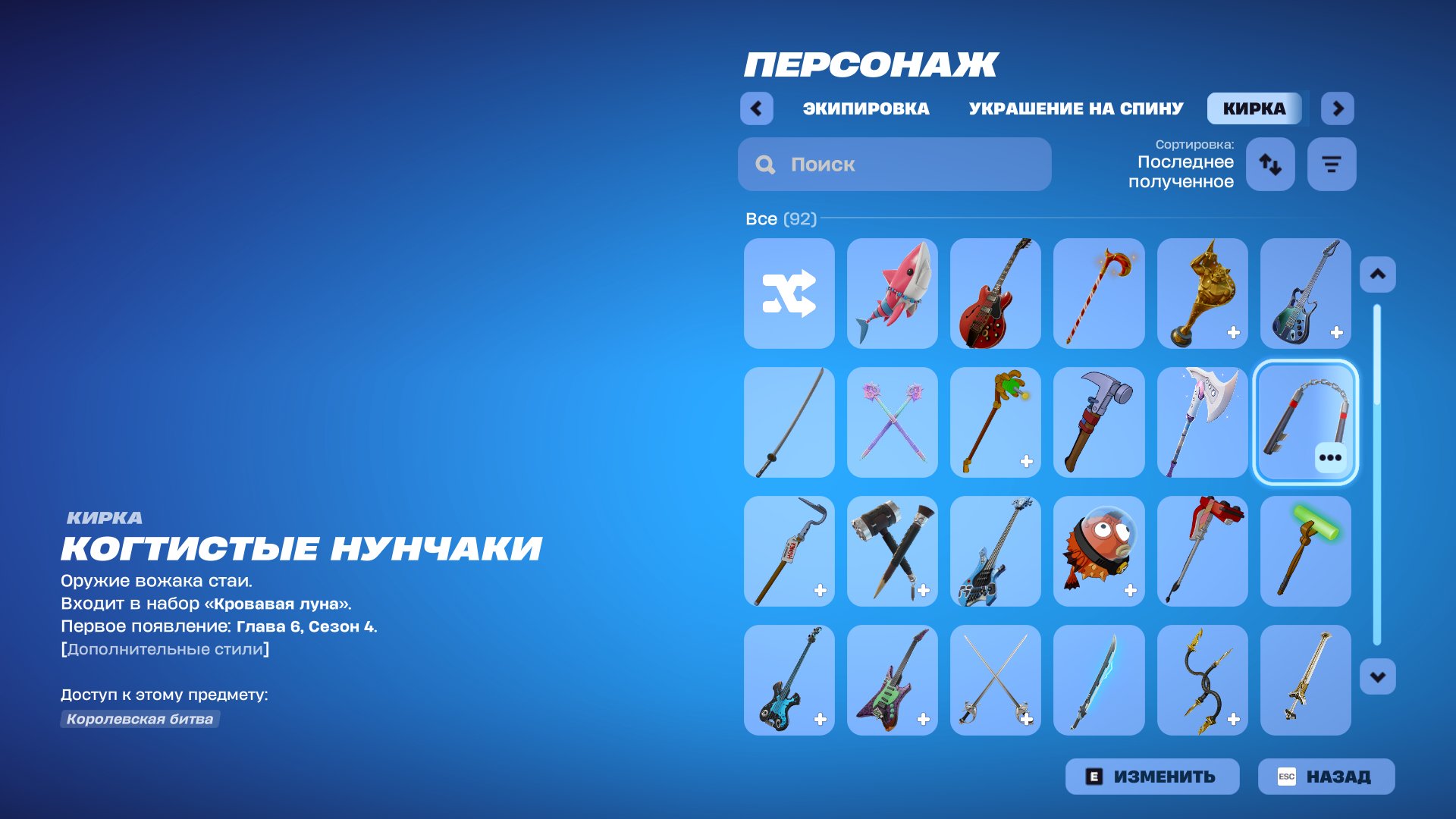Open the filter options icon

pos(1331,164)
